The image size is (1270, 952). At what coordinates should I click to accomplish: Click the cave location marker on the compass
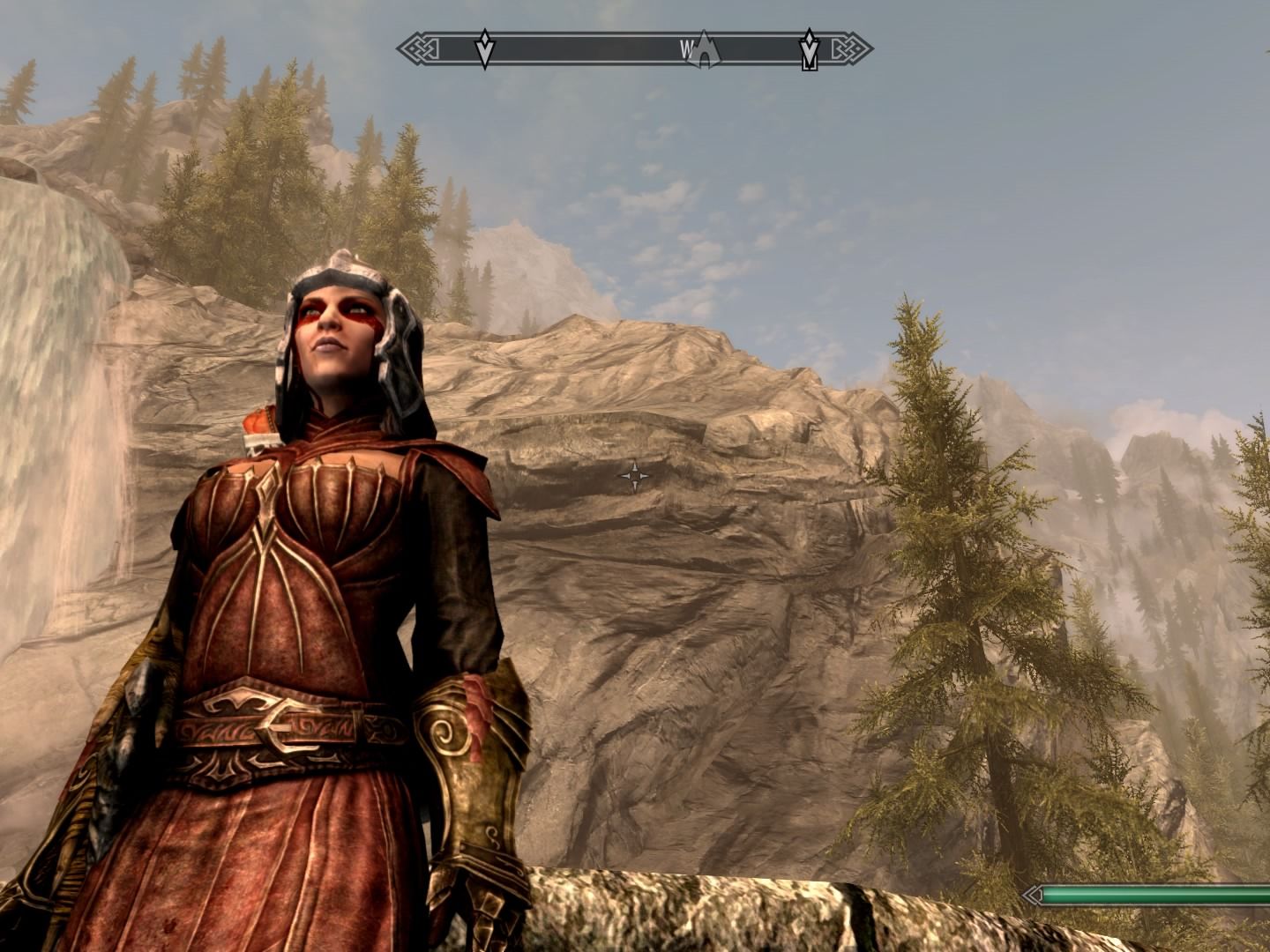coord(705,52)
